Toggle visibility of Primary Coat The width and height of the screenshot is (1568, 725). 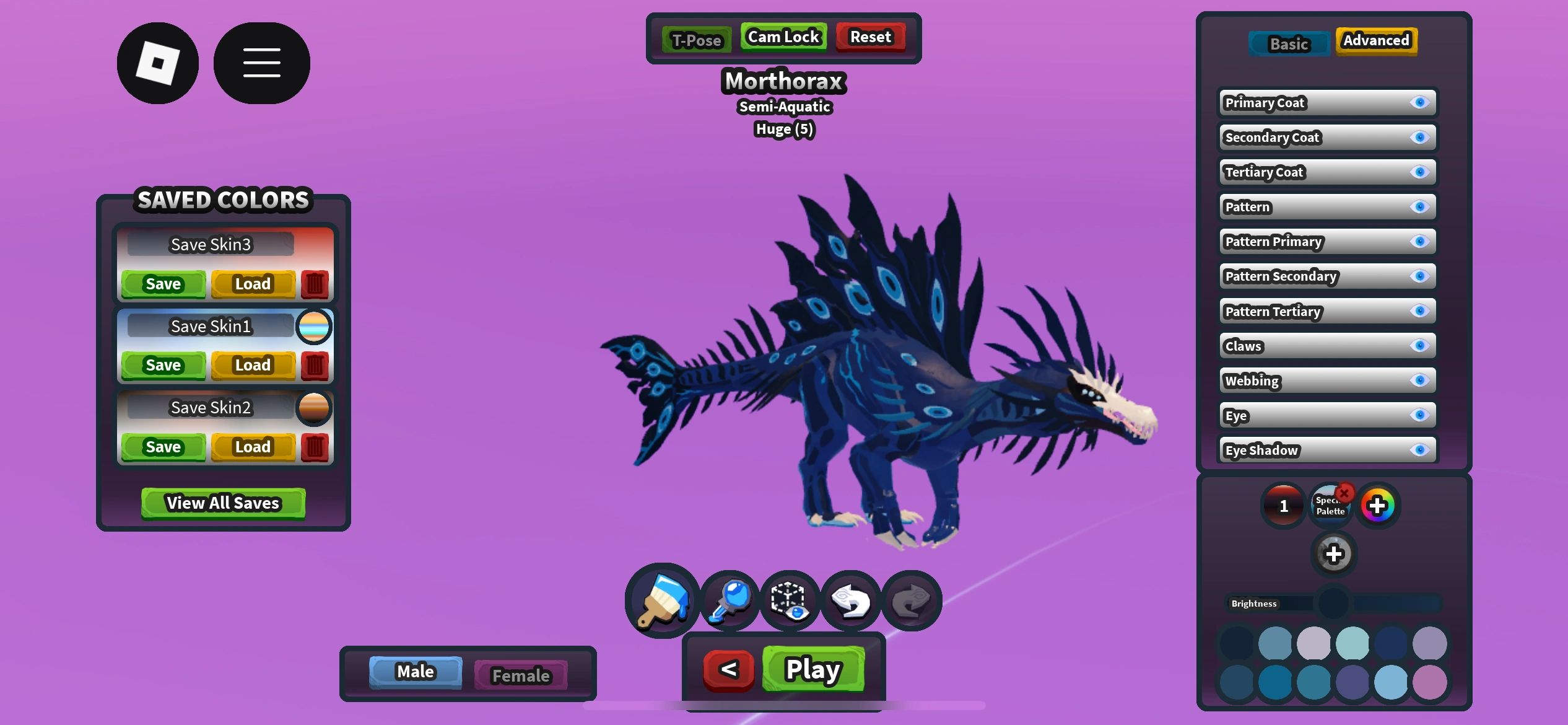(x=1420, y=103)
